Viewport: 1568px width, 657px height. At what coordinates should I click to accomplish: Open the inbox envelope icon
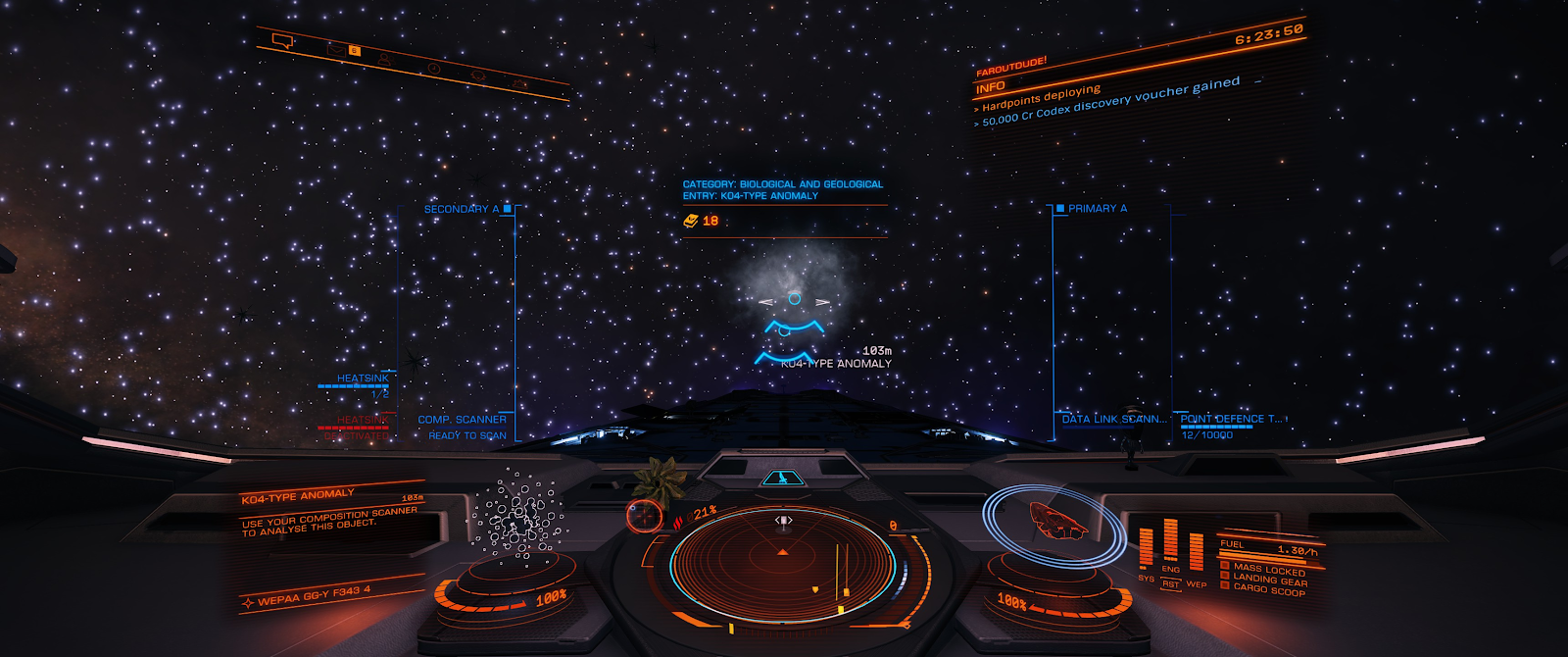click(338, 49)
